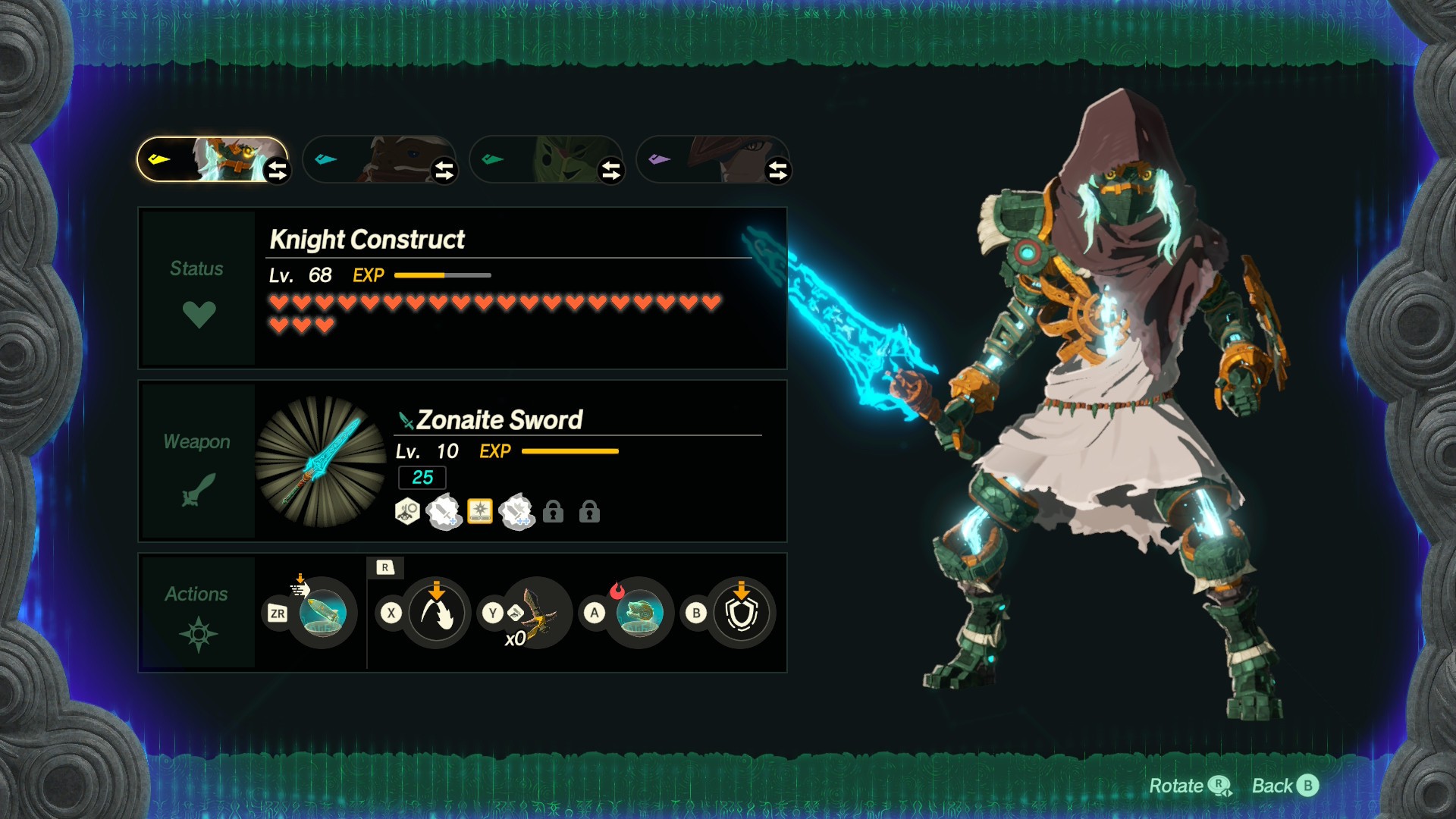The height and width of the screenshot is (819, 1456).
Task: Inspect the gold square star weapon seal
Action: pyautogui.click(x=480, y=512)
